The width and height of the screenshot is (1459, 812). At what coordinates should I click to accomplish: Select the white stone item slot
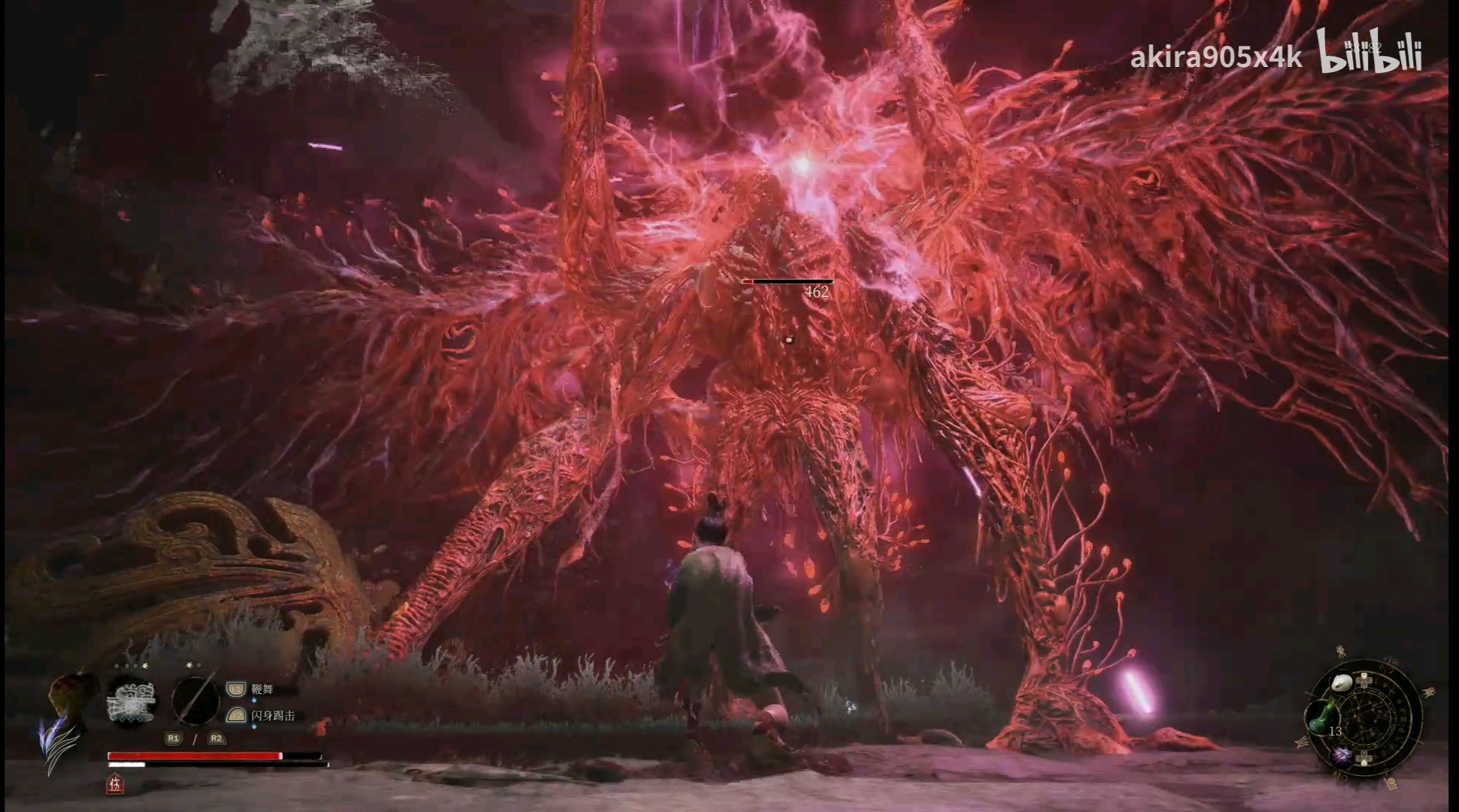coord(1341,683)
